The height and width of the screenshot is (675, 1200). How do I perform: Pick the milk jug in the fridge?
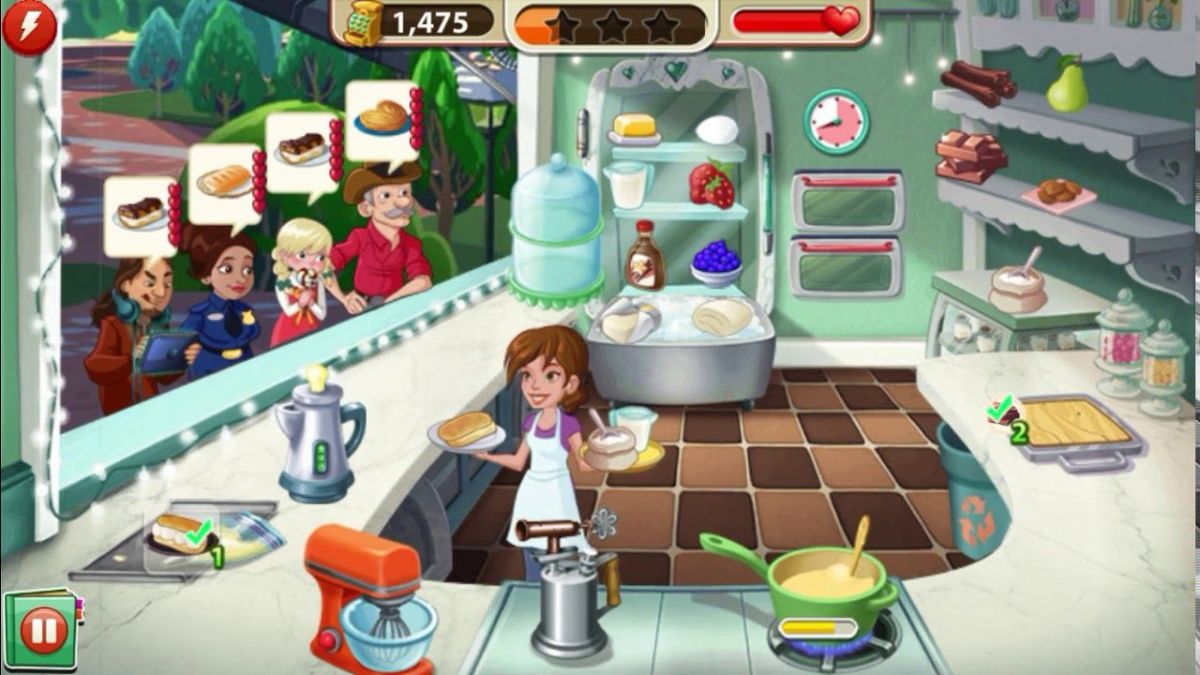point(627,185)
